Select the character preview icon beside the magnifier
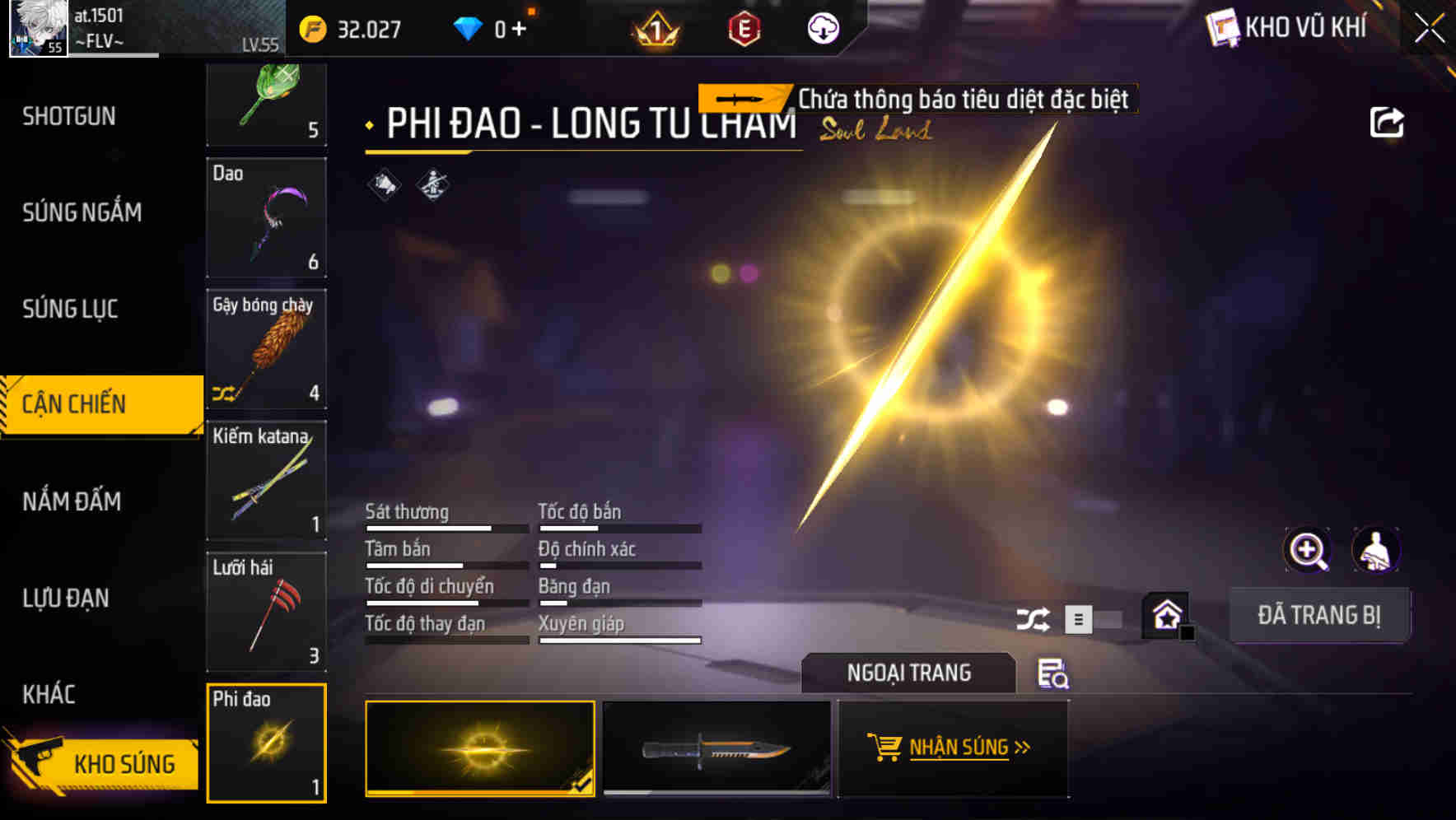The width and height of the screenshot is (1456, 820). (1376, 550)
